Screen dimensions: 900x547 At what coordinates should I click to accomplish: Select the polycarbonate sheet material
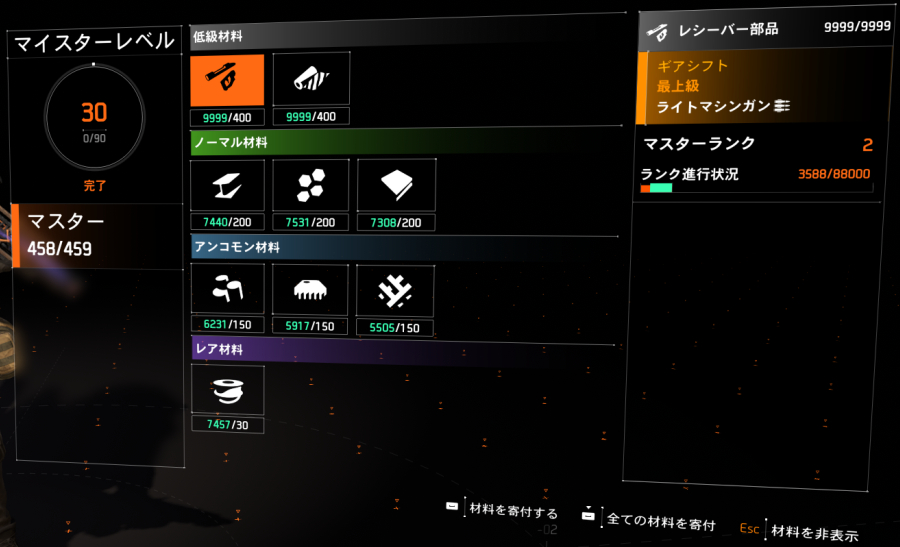[395, 185]
